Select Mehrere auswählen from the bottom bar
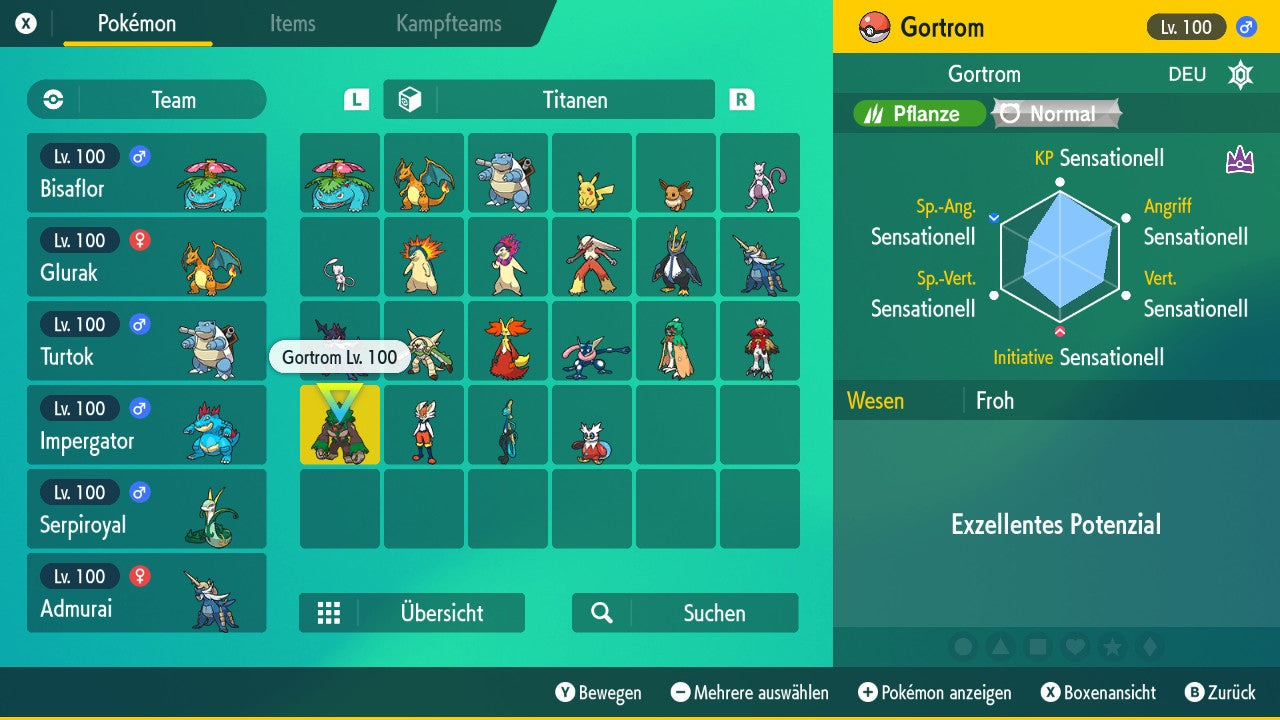 click(x=752, y=692)
